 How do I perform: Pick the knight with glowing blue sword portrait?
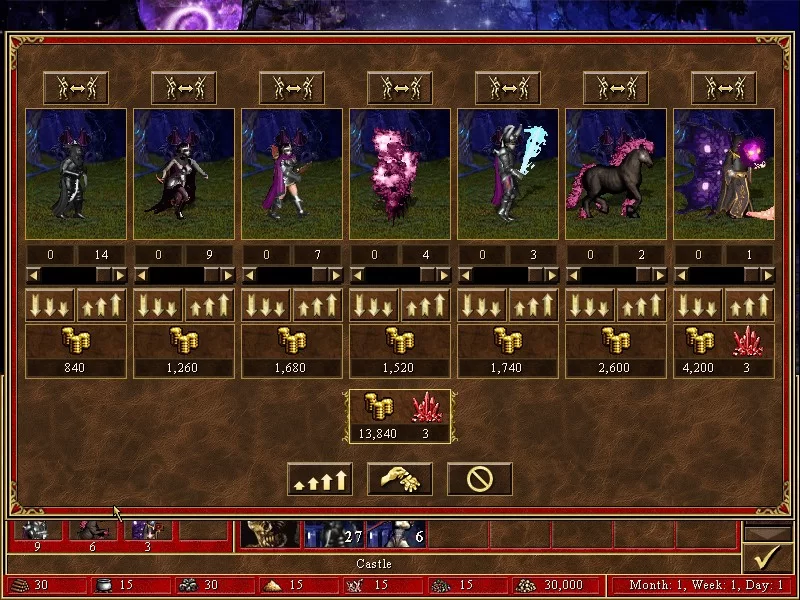[x=508, y=174]
